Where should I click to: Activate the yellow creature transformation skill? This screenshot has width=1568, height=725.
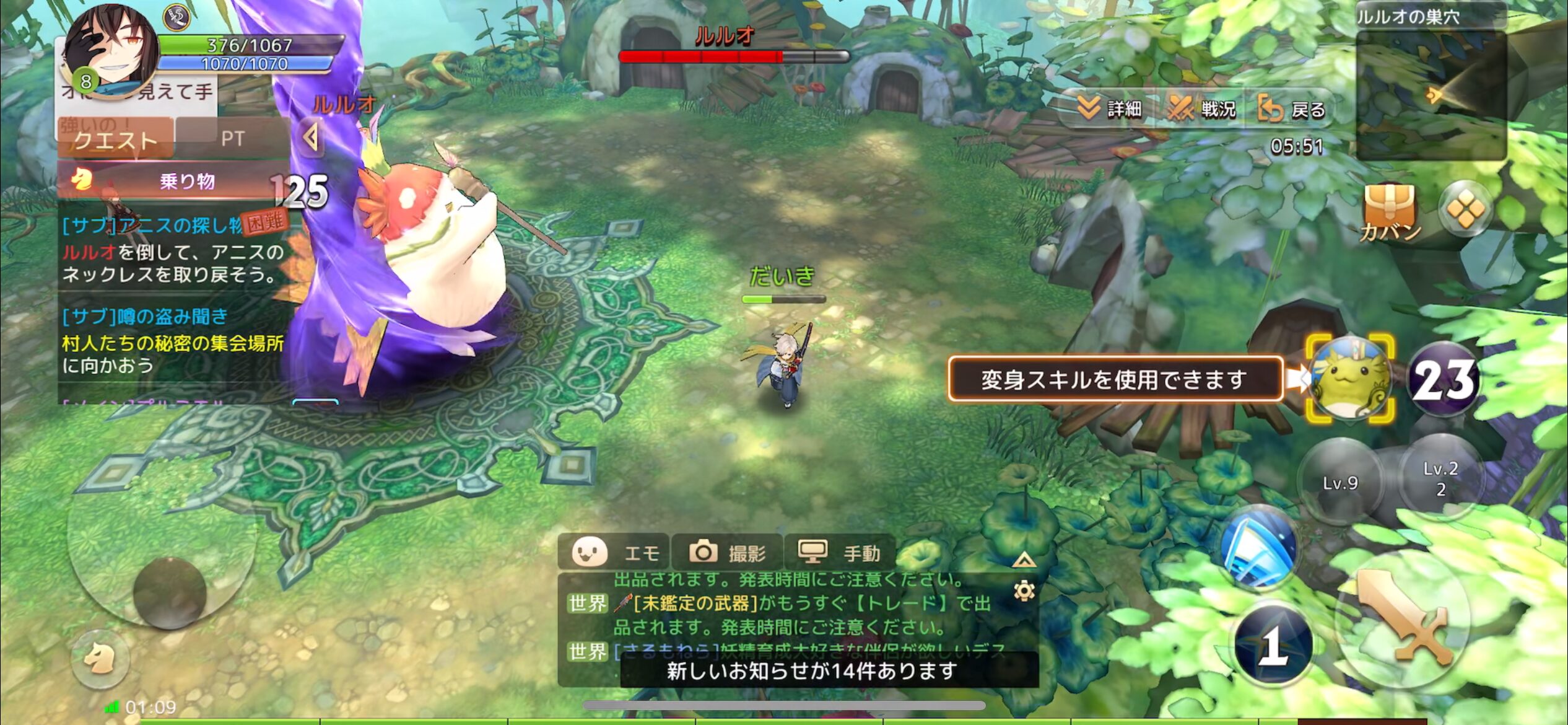pos(1350,379)
